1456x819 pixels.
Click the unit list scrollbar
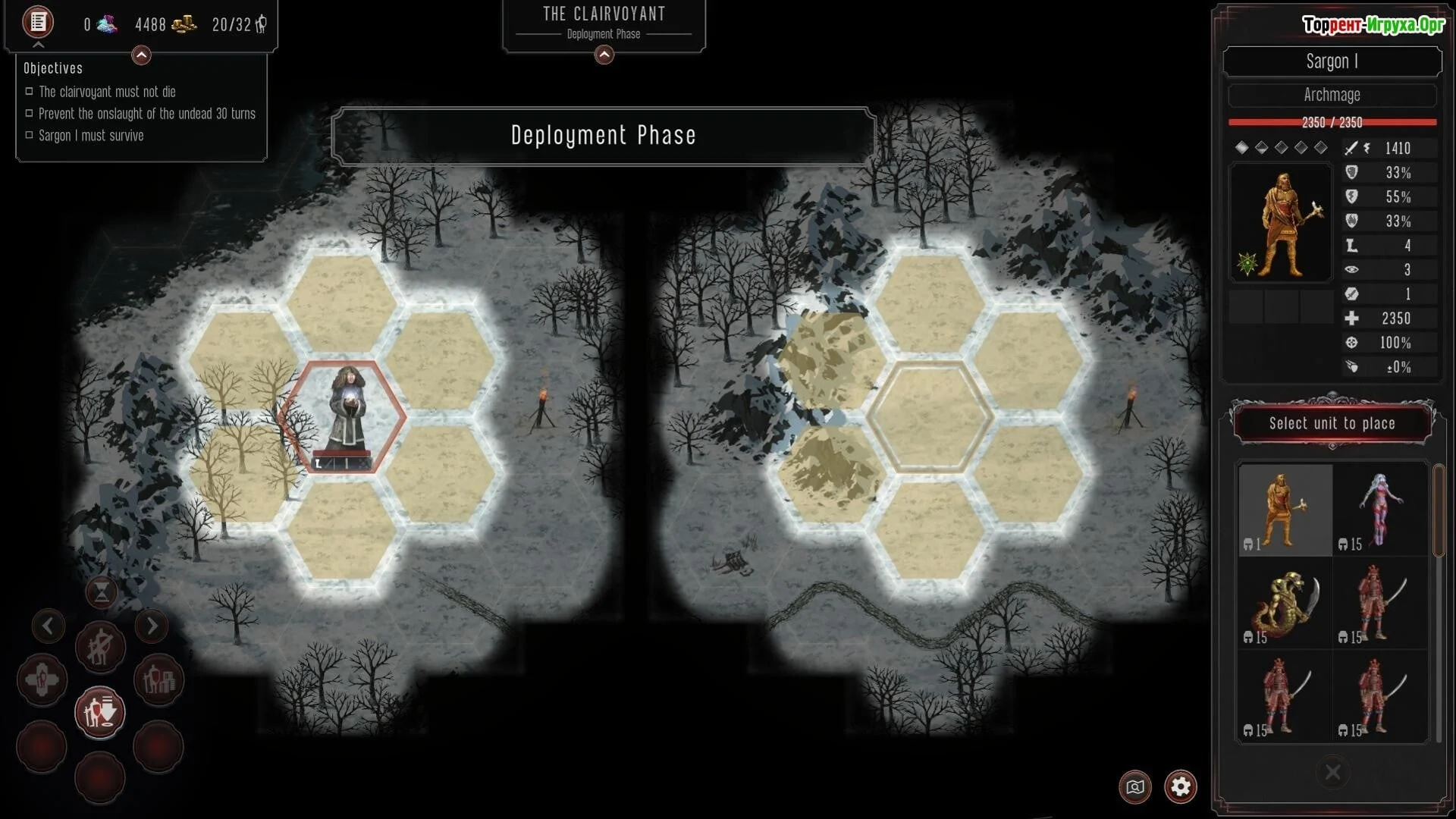[x=1438, y=512]
